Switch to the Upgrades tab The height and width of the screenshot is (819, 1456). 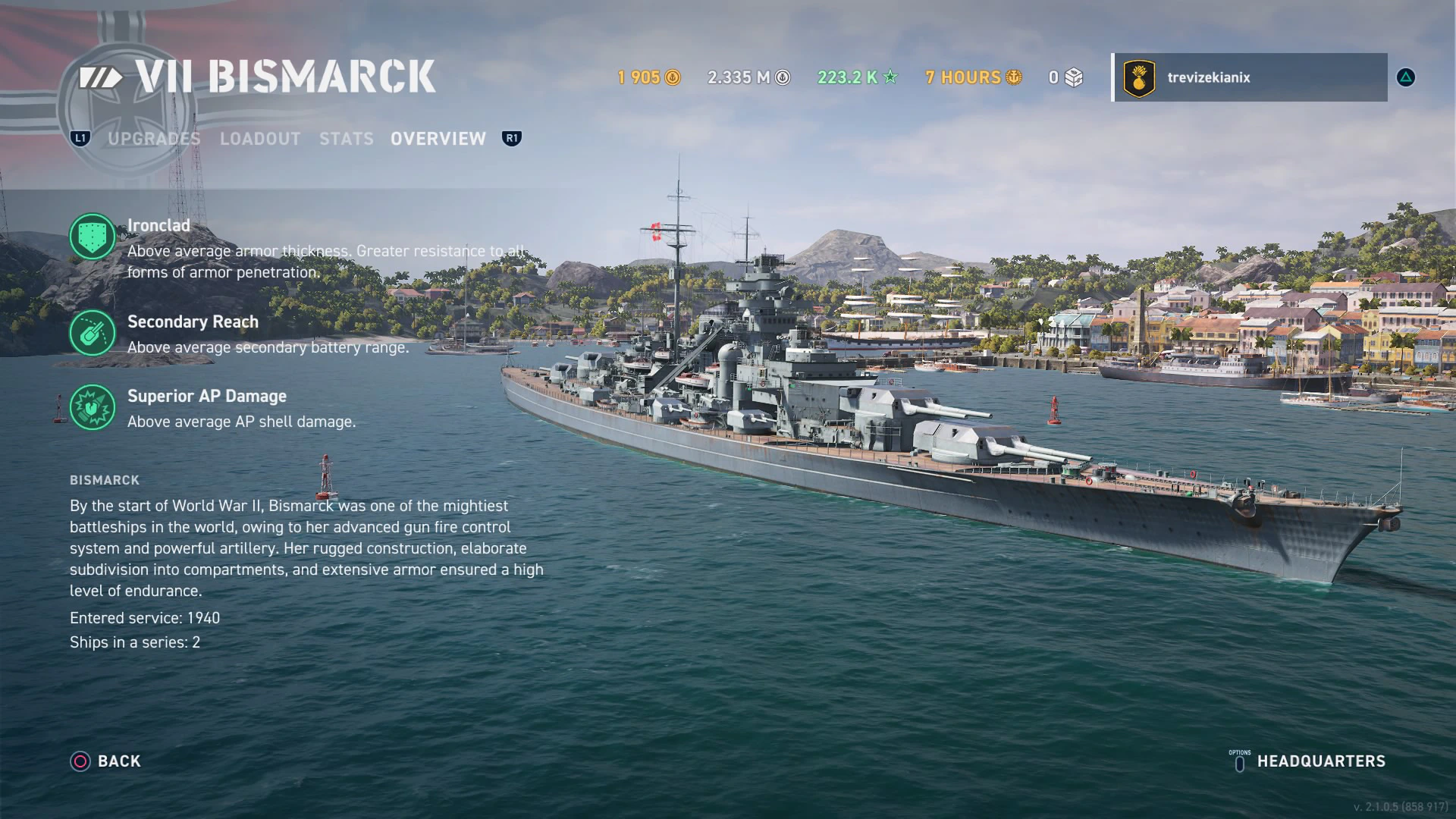154,139
